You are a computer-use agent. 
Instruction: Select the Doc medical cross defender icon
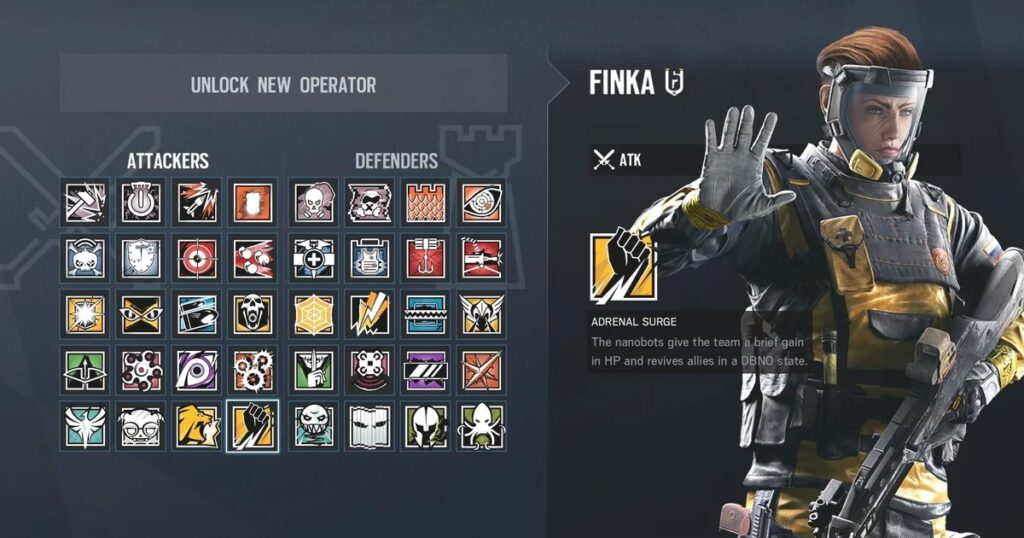313,258
